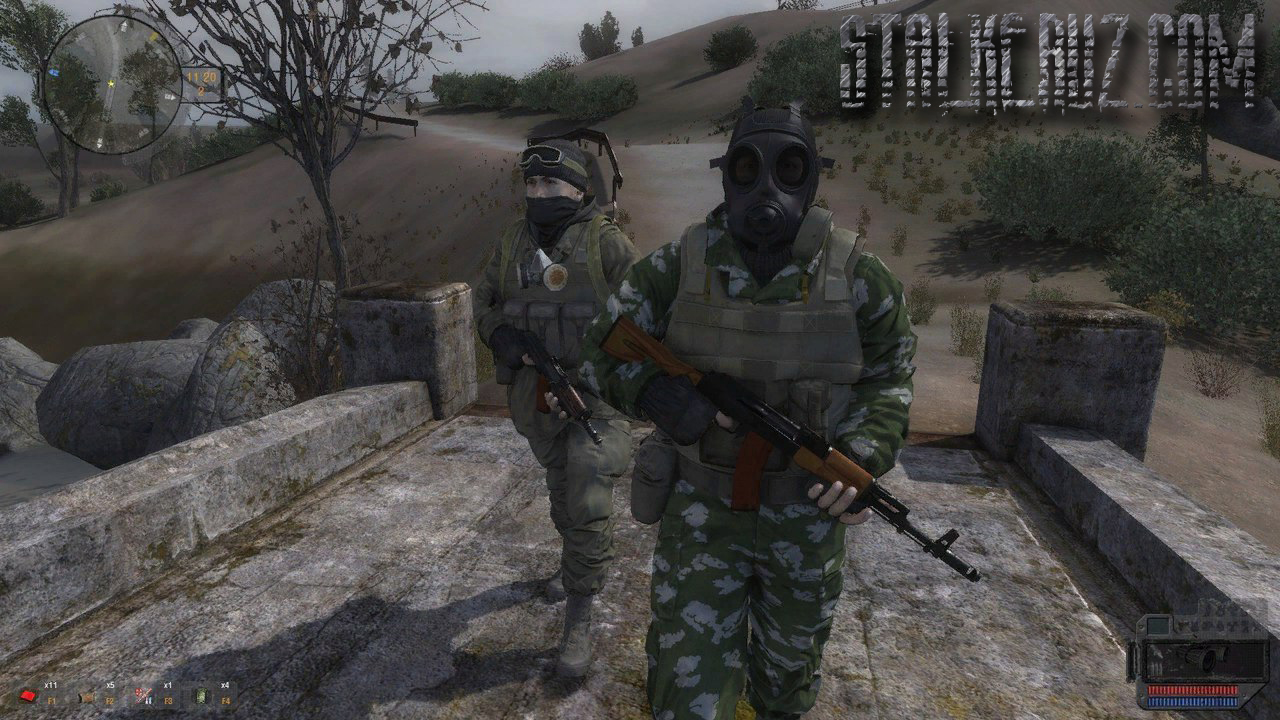Click the antirad item in slot F3
Viewport: 1280px width, 720px height.
tap(142, 695)
